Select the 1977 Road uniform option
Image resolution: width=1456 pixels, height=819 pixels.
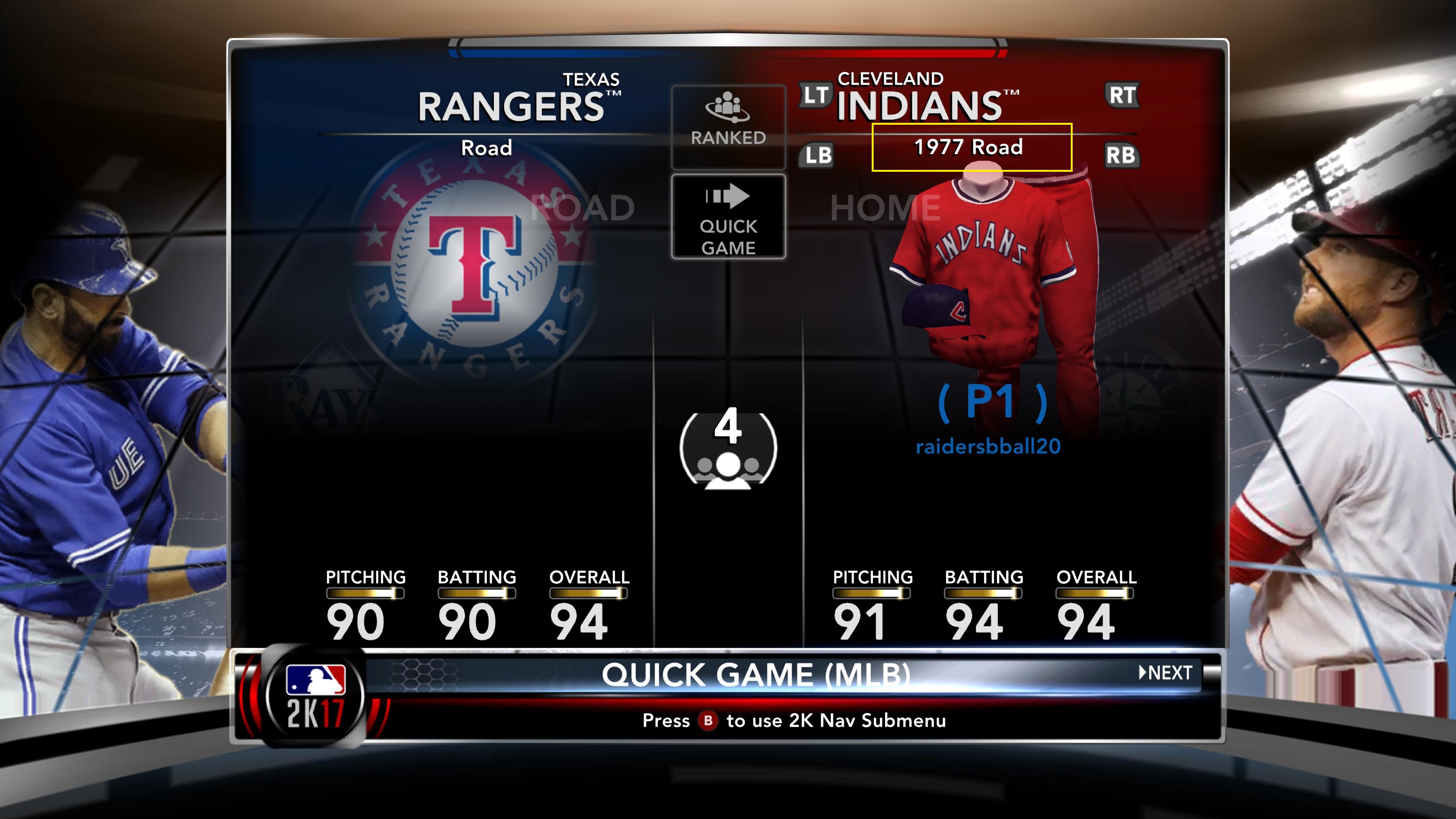[971, 147]
